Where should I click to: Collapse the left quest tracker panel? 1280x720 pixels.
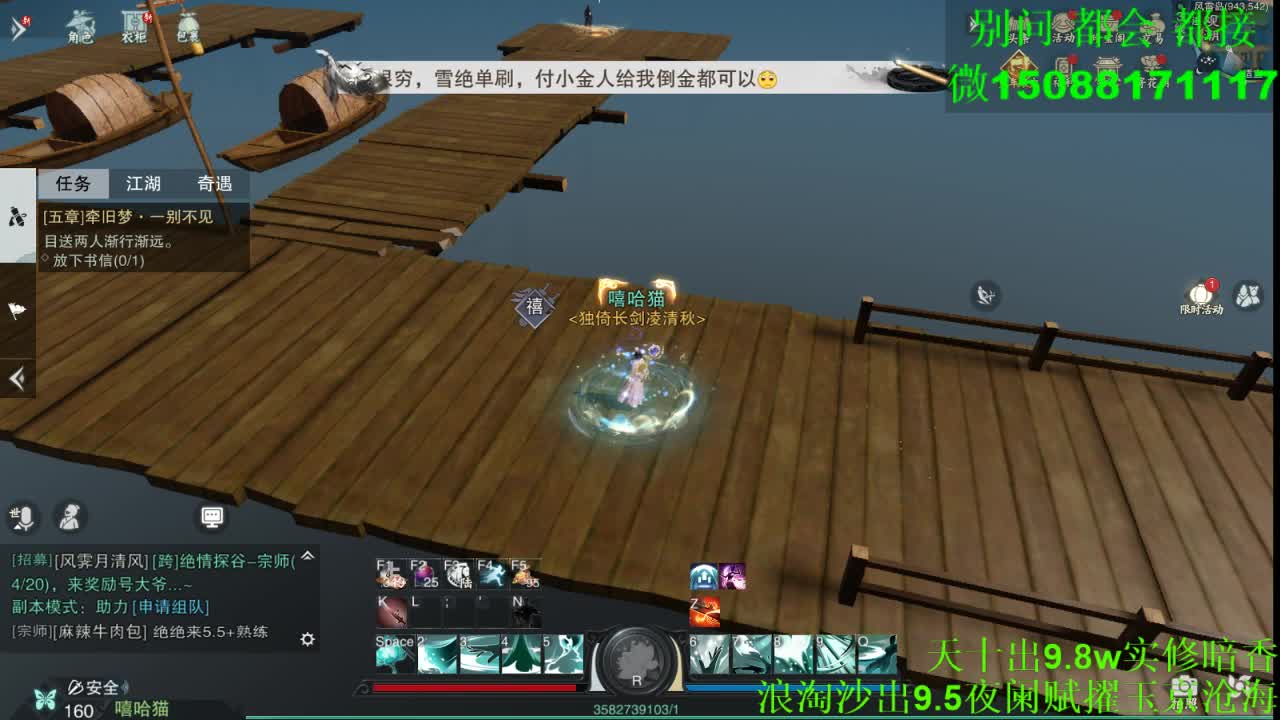(x=15, y=378)
